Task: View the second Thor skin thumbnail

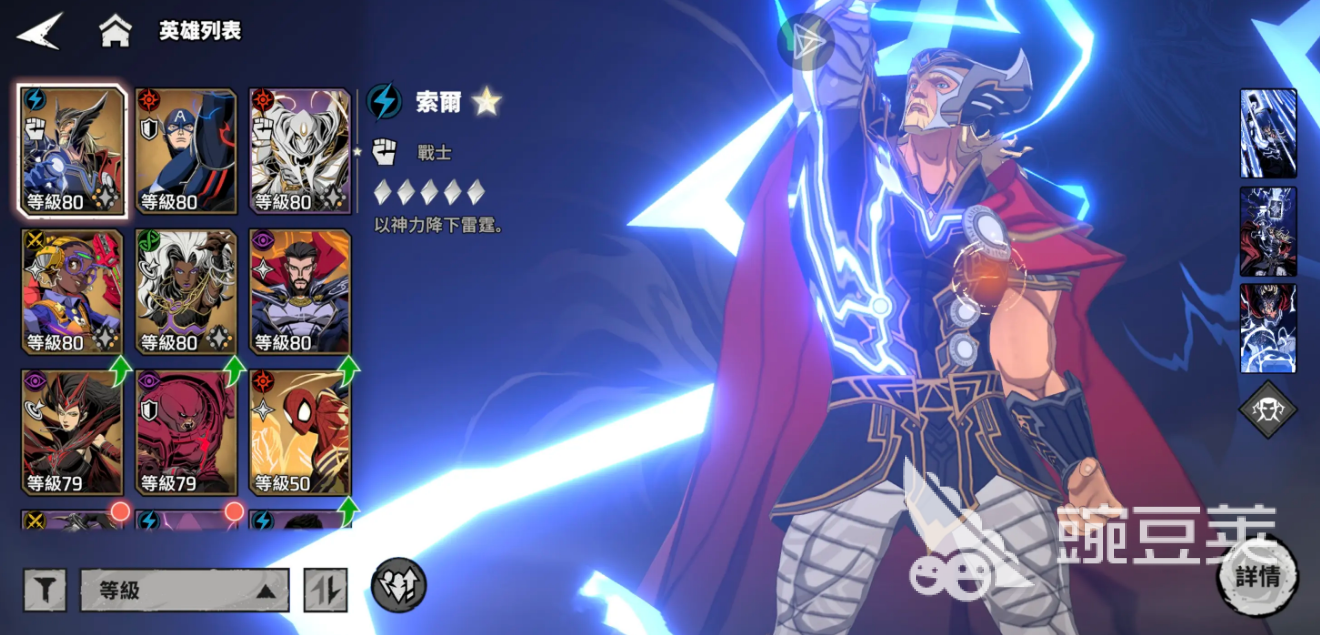Action: (x=1268, y=231)
